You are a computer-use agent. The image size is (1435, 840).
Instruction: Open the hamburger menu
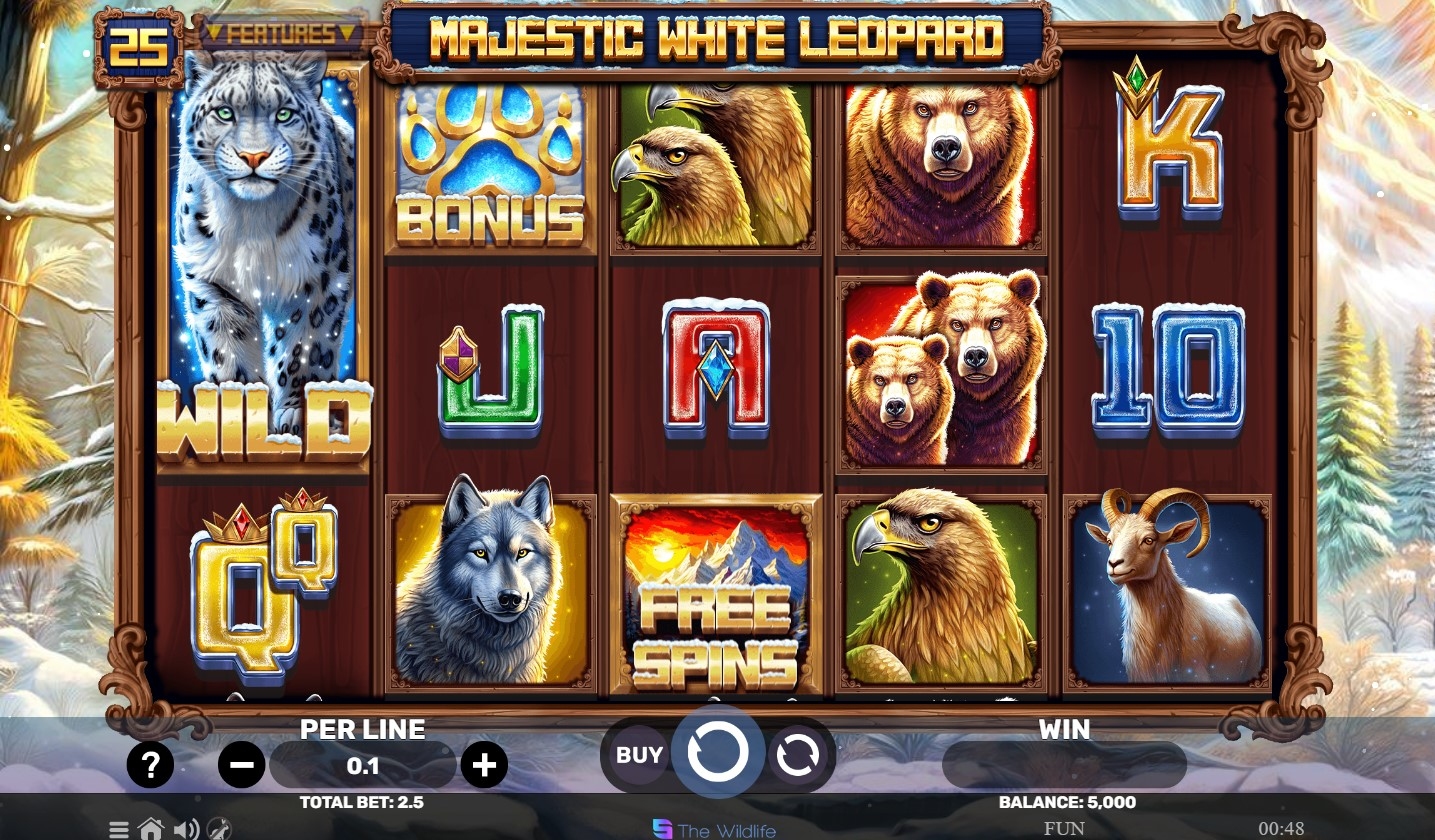[x=119, y=829]
